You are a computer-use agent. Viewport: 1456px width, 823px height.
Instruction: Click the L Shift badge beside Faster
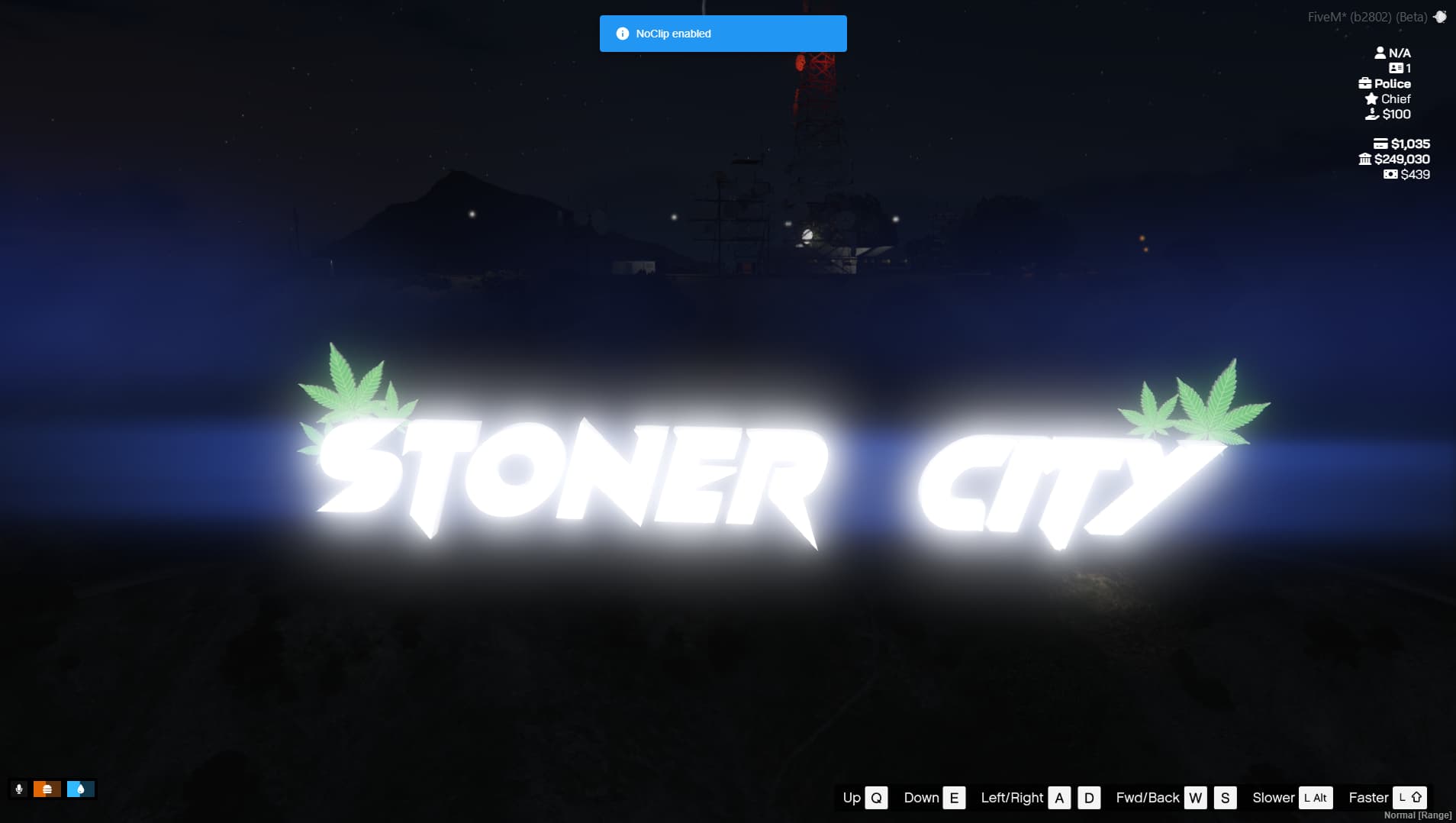[x=1409, y=797]
